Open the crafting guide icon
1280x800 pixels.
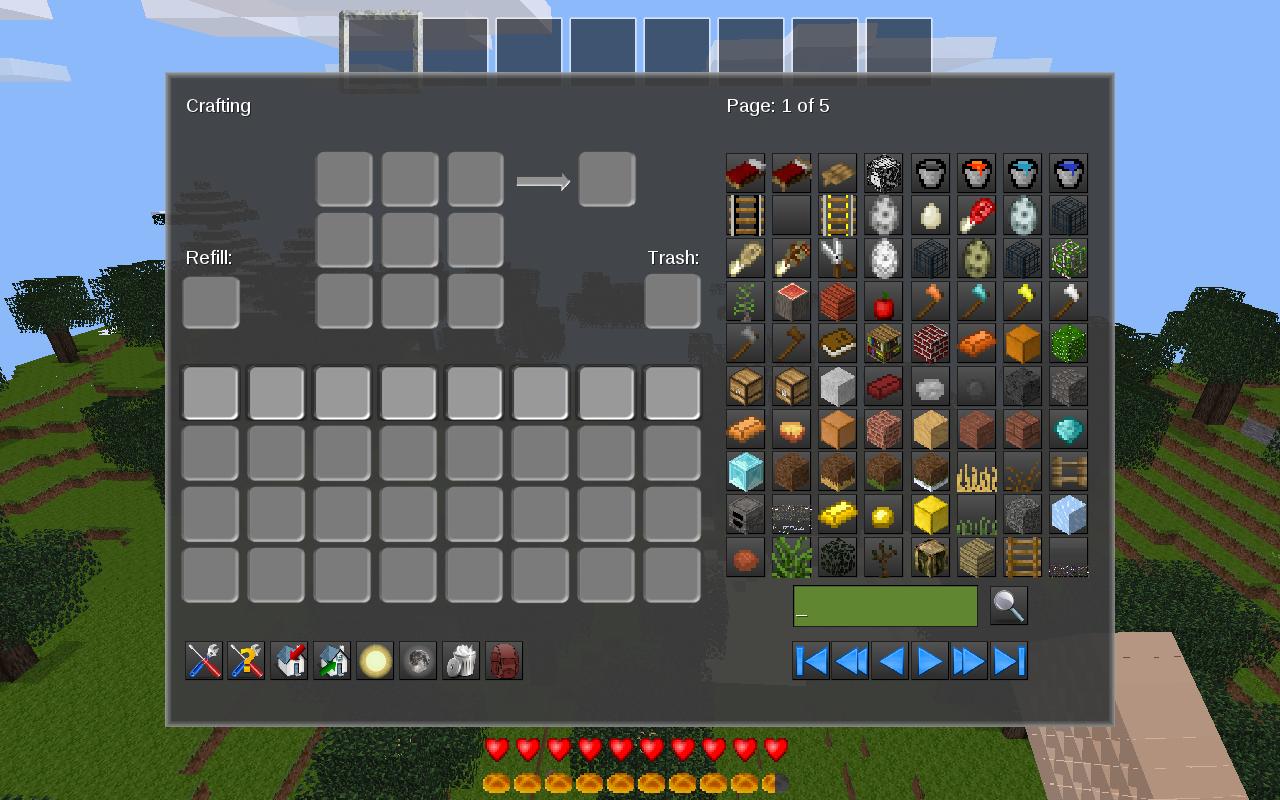tap(247, 660)
